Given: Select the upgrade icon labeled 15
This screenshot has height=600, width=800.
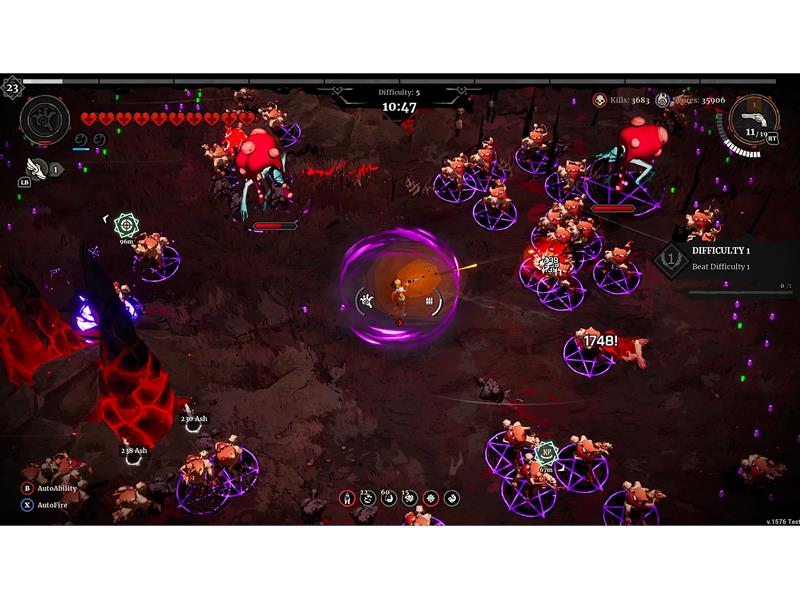Looking at the screenshot, I should [x=410, y=498].
